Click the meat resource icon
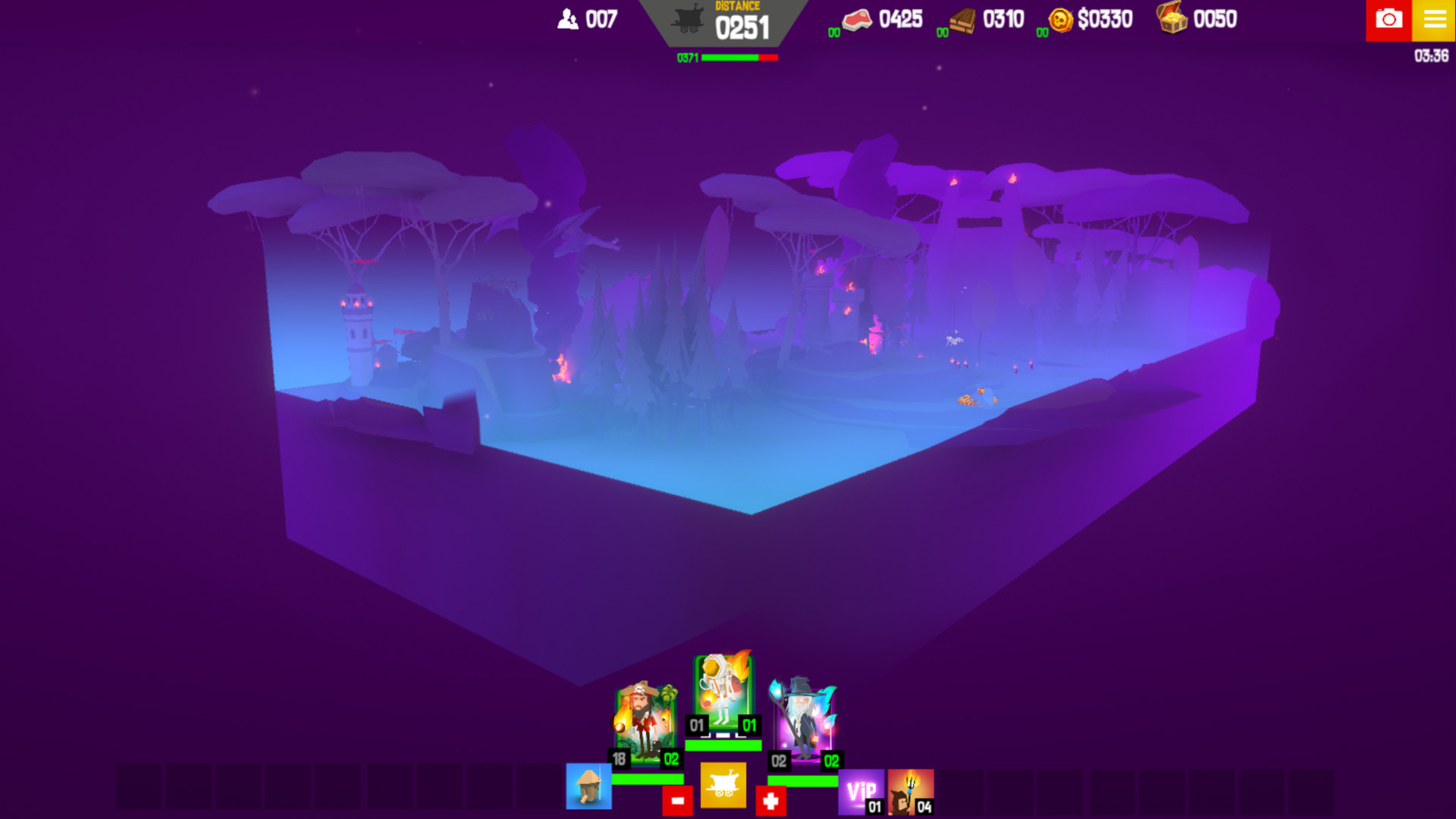Screen dimensions: 1456x819 point(856,20)
